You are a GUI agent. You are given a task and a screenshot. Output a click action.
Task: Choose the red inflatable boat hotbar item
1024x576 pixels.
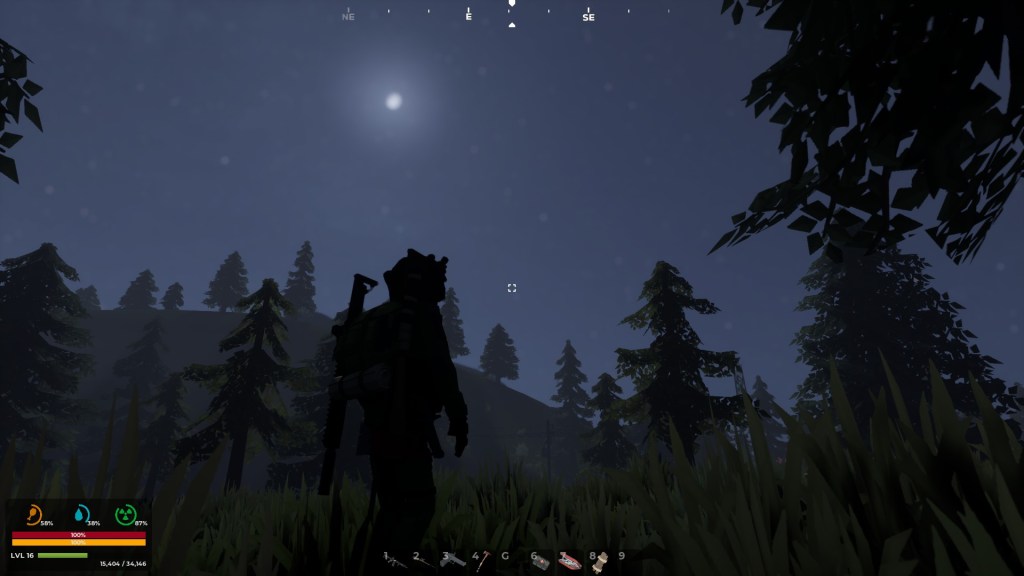(x=570, y=561)
